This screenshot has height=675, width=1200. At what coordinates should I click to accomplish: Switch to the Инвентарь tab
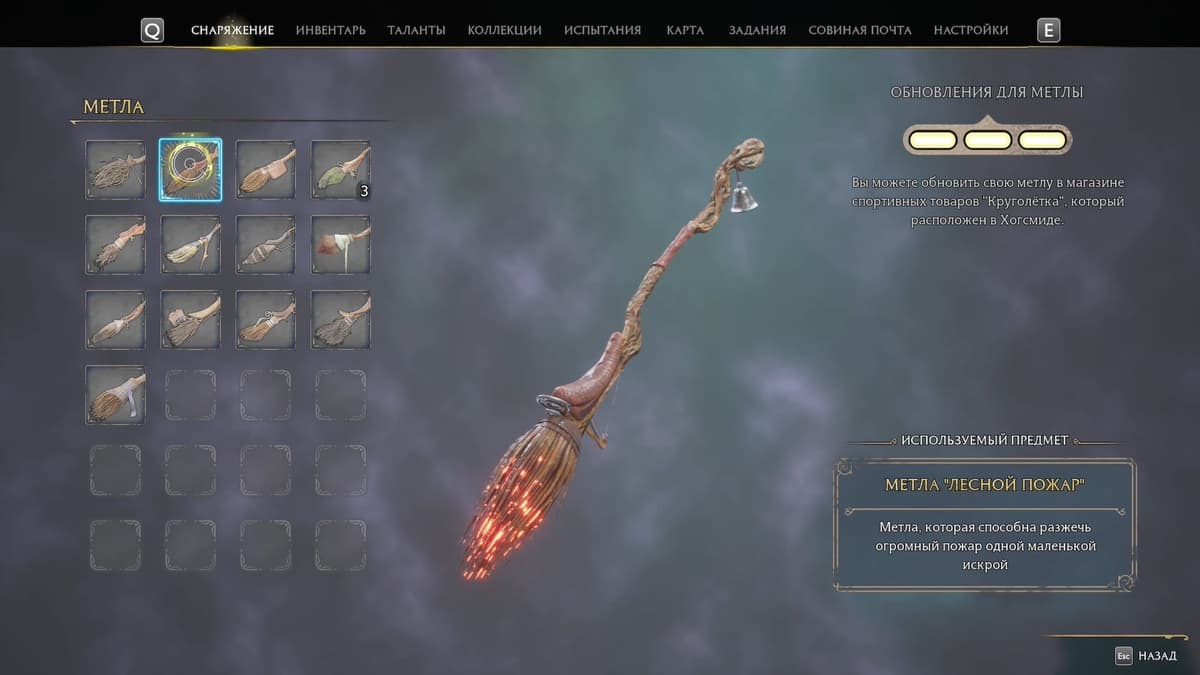(x=330, y=30)
